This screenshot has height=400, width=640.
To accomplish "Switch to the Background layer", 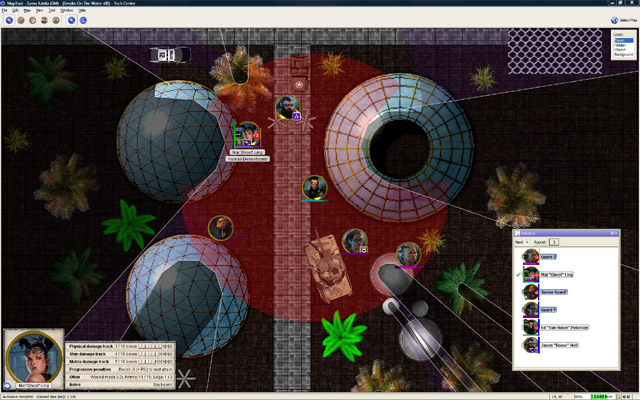I will (x=621, y=55).
